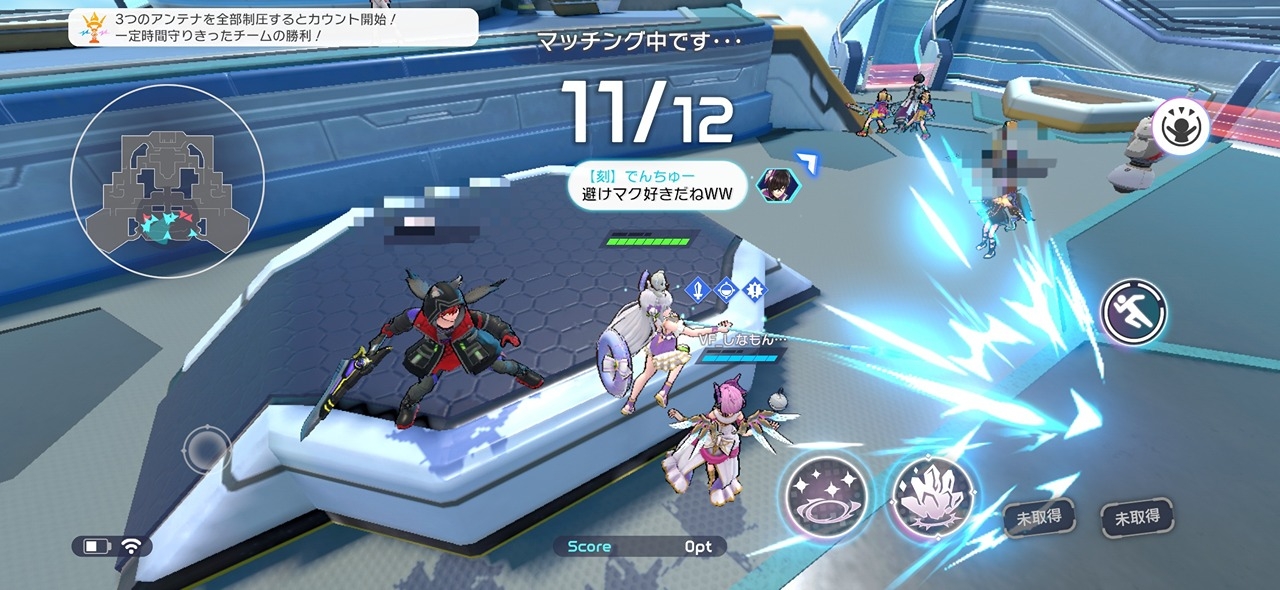
Task: Open the でんちゅー chat message bubble
Action: point(658,186)
